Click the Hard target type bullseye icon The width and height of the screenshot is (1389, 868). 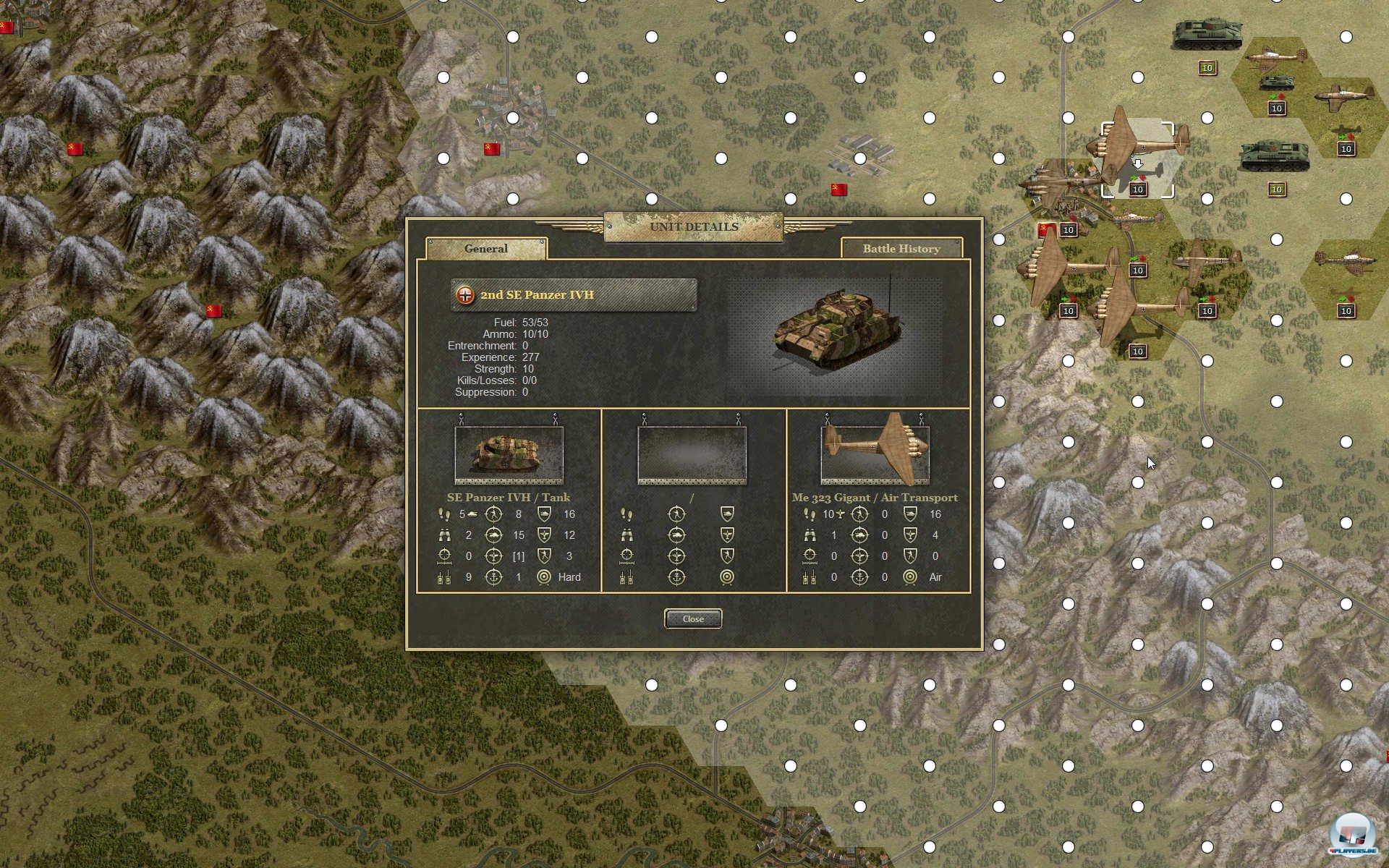pyautogui.click(x=545, y=577)
